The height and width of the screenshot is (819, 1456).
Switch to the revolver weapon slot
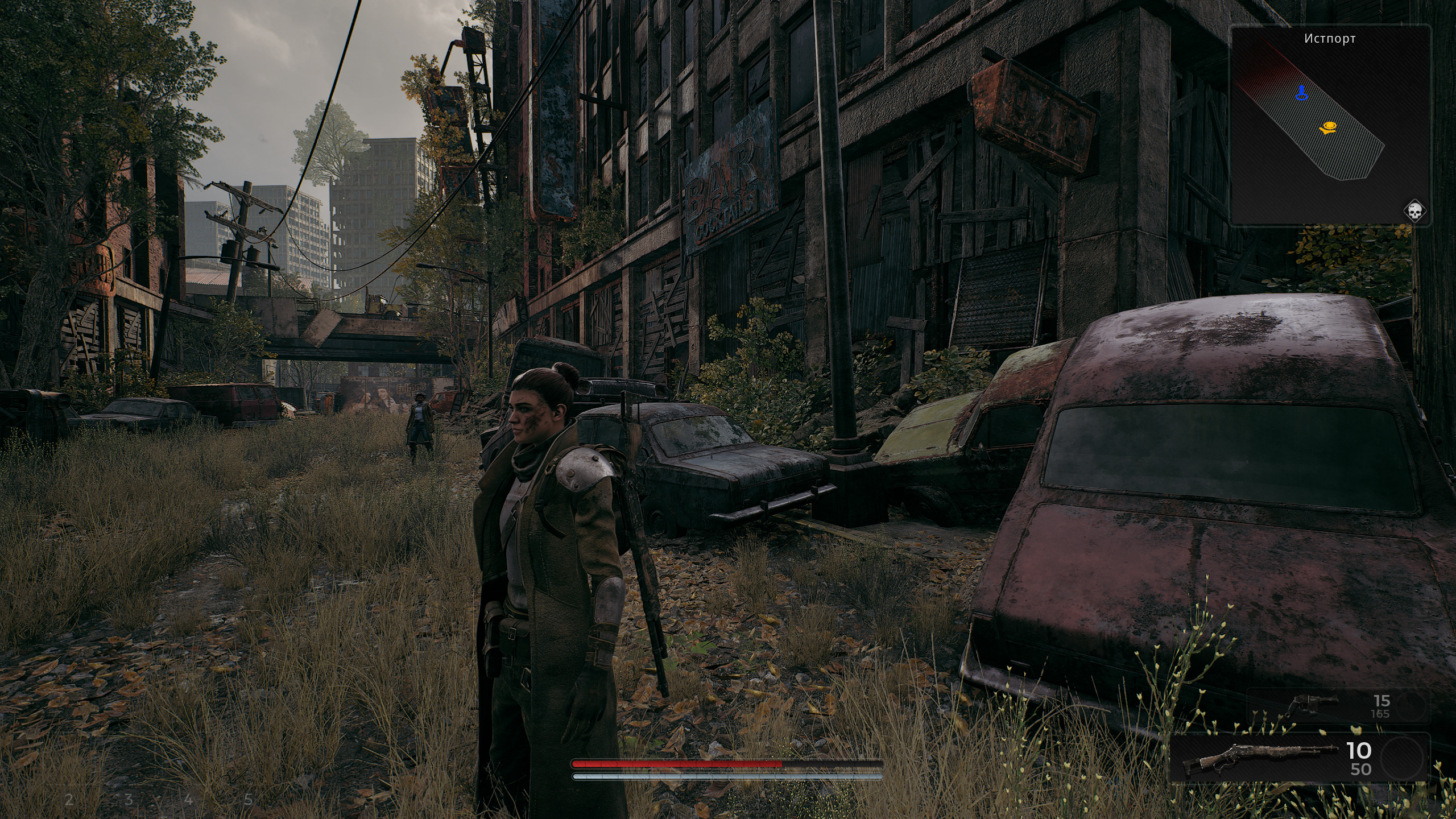(1311, 705)
